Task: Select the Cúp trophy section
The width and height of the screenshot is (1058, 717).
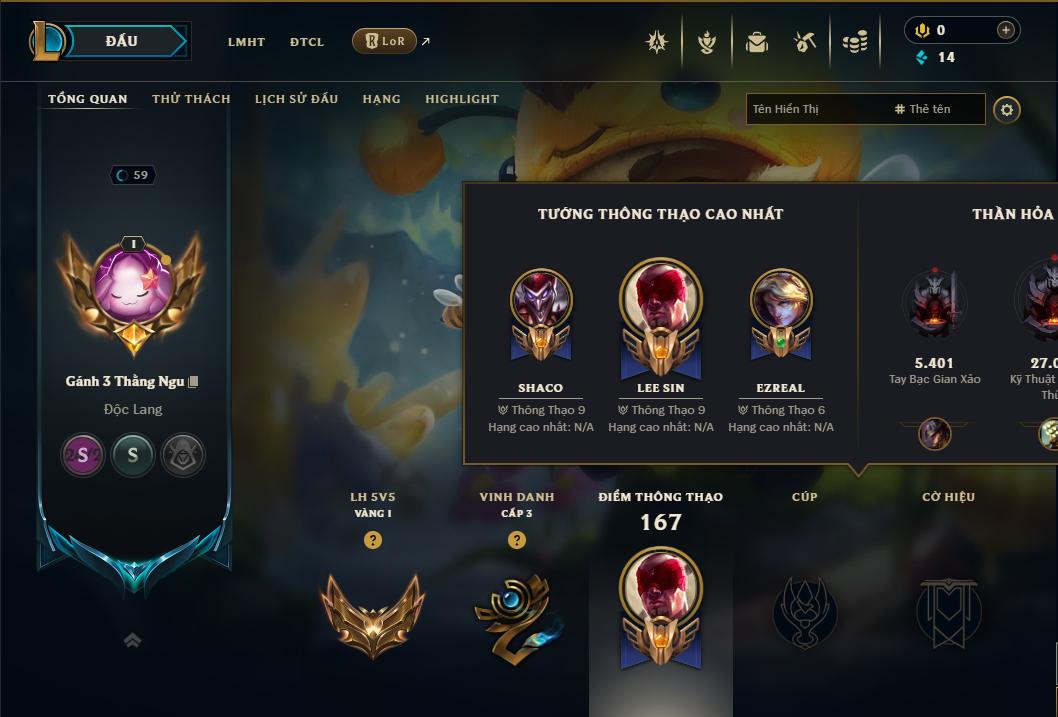Action: [x=805, y=611]
